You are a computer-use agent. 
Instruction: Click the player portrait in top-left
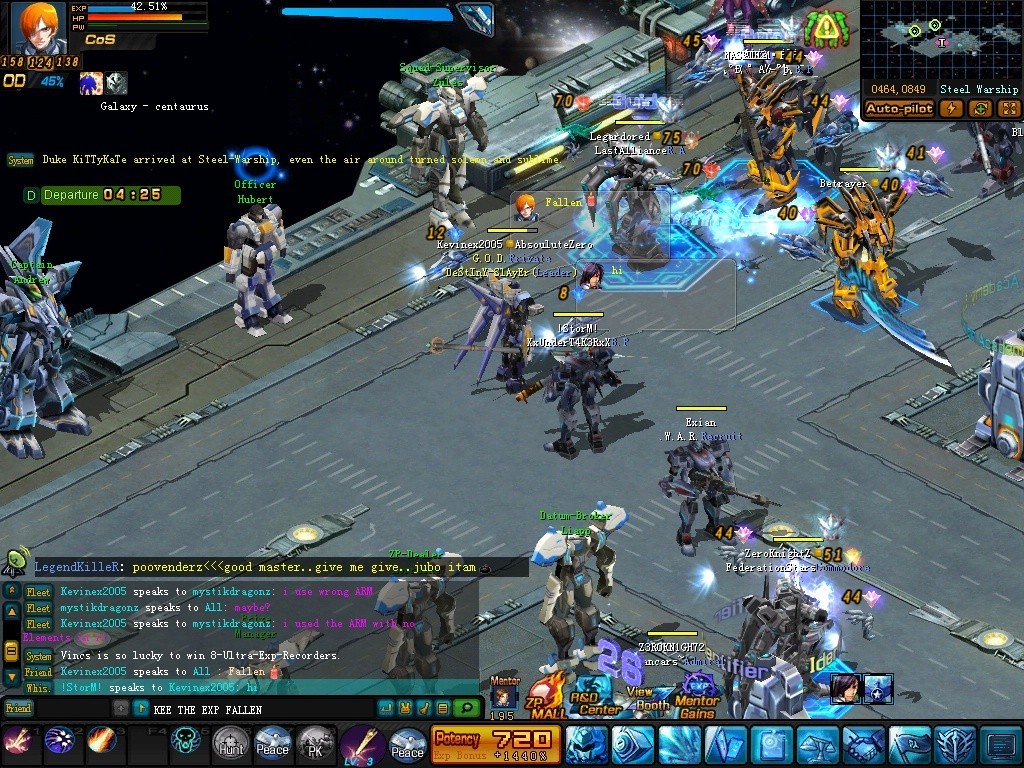click(38, 28)
